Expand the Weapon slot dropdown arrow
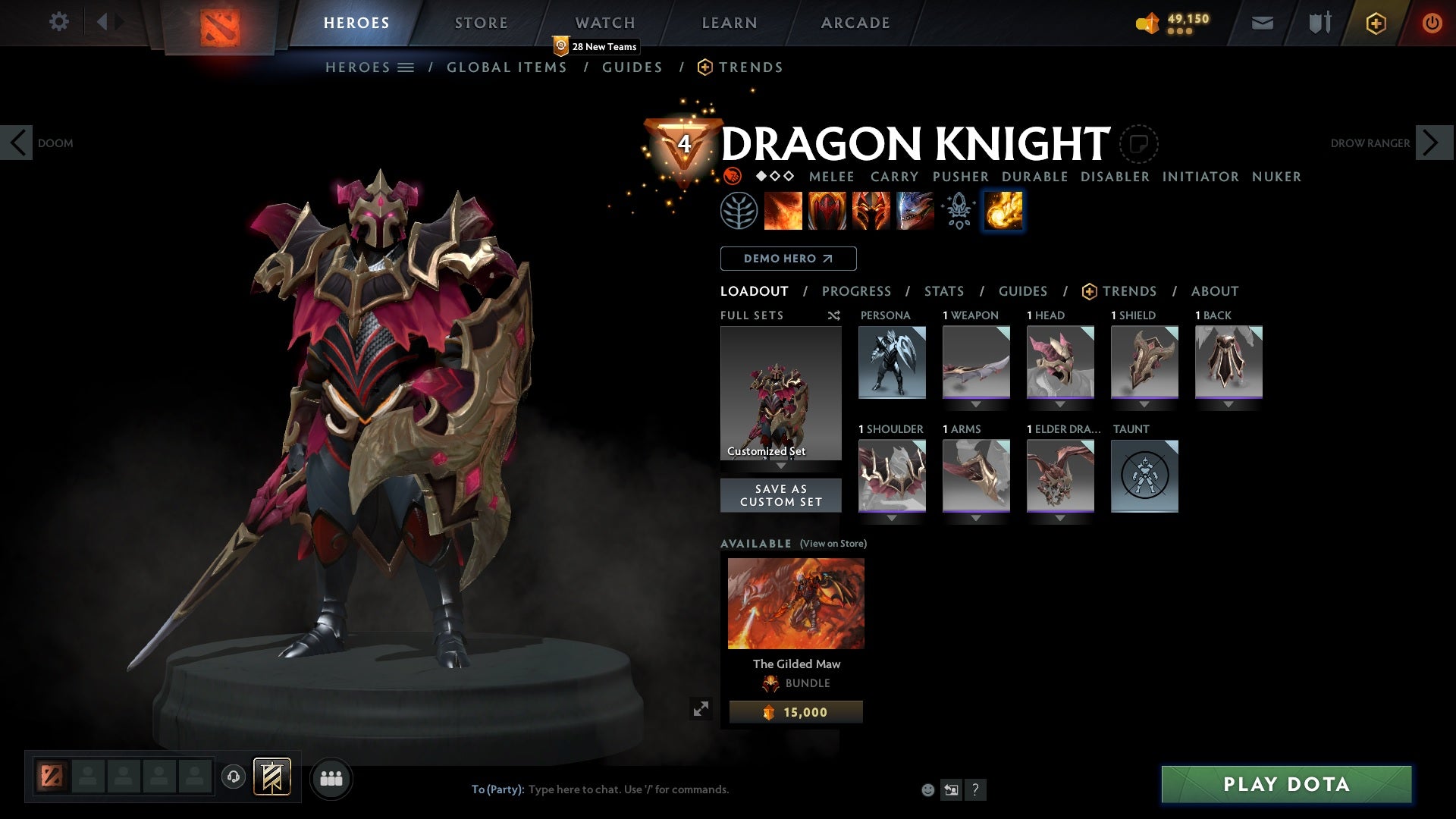This screenshot has height=819, width=1456. [x=976, y=404]
